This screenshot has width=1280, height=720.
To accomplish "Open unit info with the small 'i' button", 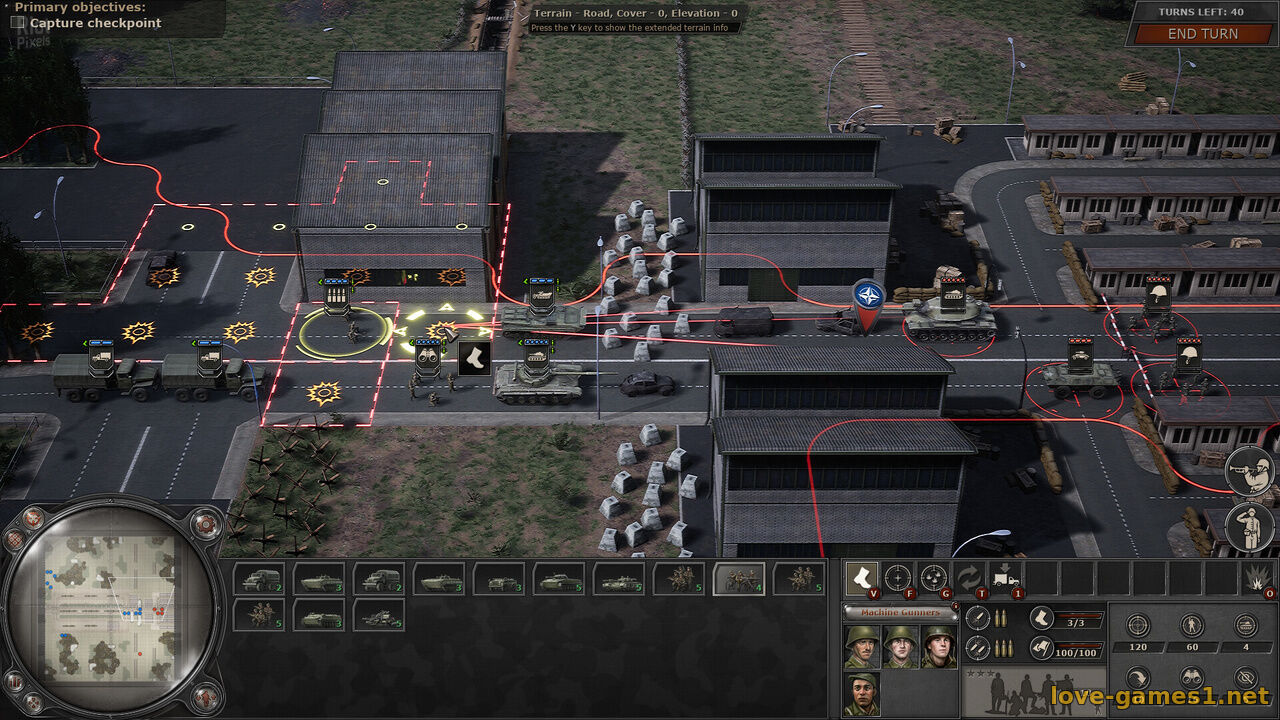I will [955, 606].
